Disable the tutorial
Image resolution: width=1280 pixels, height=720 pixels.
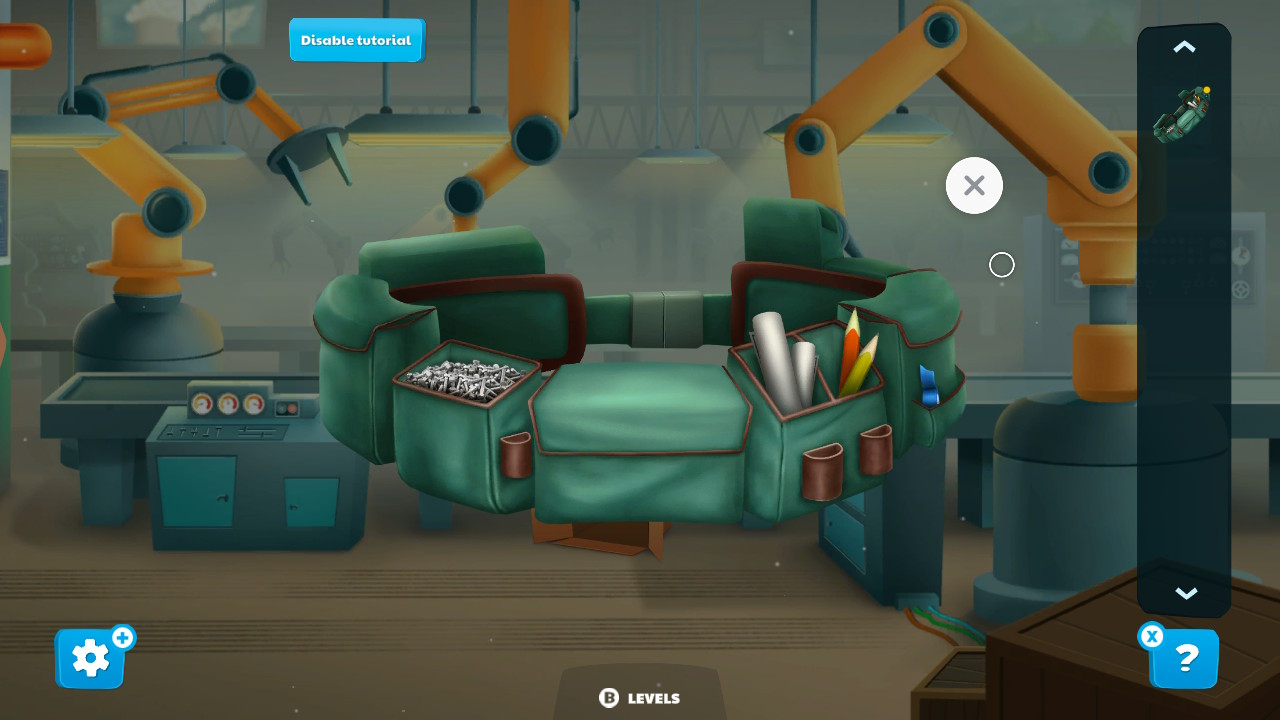pyautogui.click(x=356, y=40)
